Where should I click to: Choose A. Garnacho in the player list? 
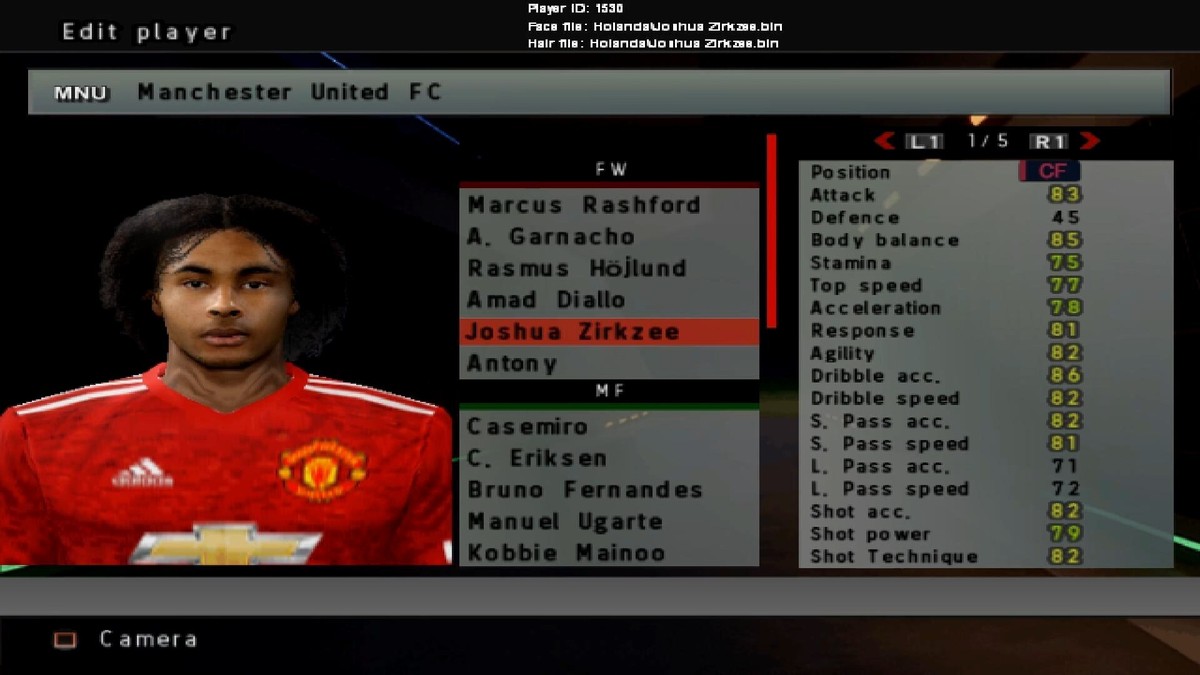551,237
